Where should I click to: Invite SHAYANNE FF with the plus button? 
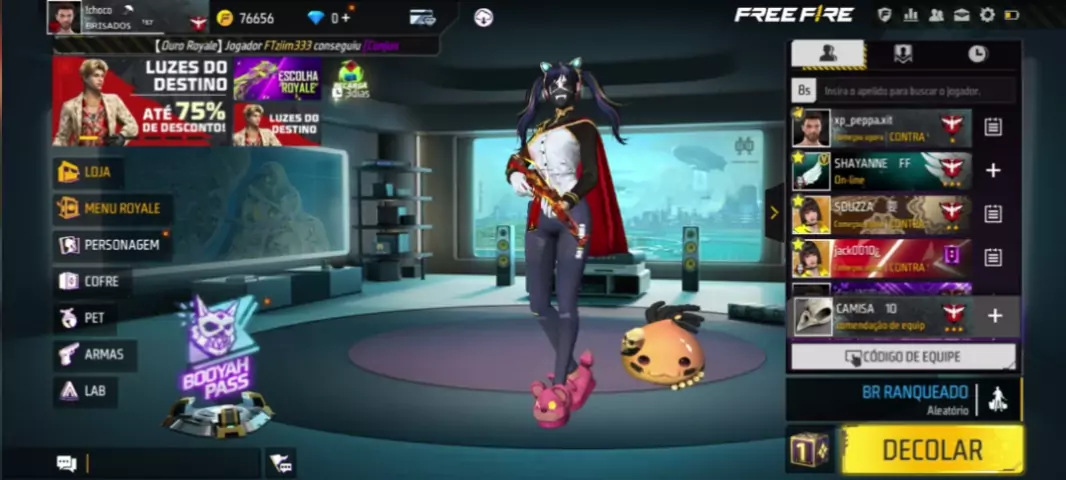(993, 171)
